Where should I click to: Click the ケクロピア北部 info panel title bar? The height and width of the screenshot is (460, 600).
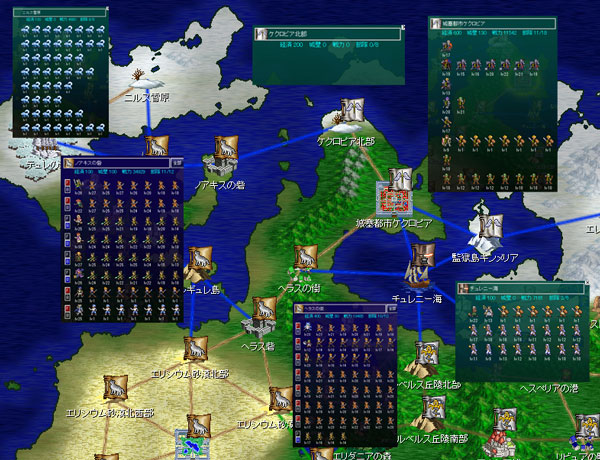(x=326, y=34)
